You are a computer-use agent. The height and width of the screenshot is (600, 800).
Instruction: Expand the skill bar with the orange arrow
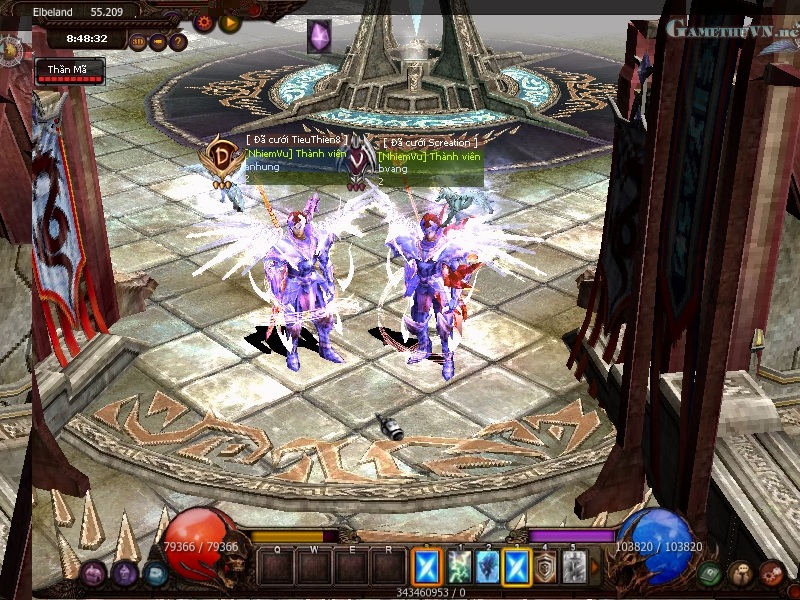596,567
